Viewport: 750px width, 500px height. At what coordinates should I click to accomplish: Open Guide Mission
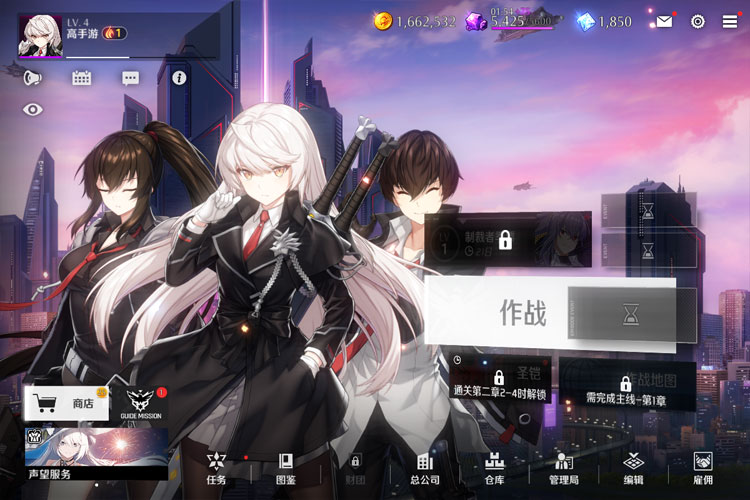(139, 403)
